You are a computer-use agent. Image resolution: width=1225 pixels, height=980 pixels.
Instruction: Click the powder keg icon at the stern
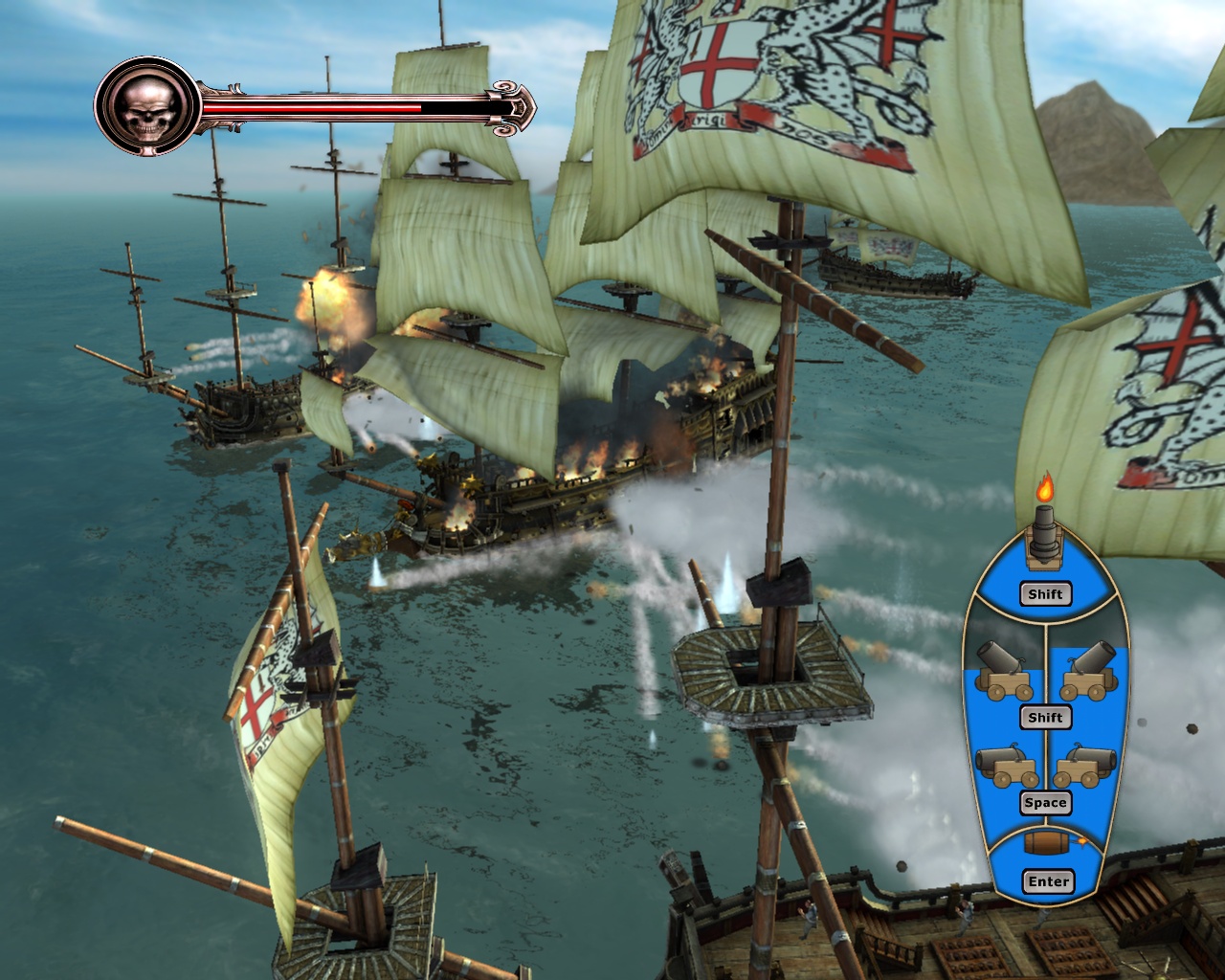click(1048, 842)
